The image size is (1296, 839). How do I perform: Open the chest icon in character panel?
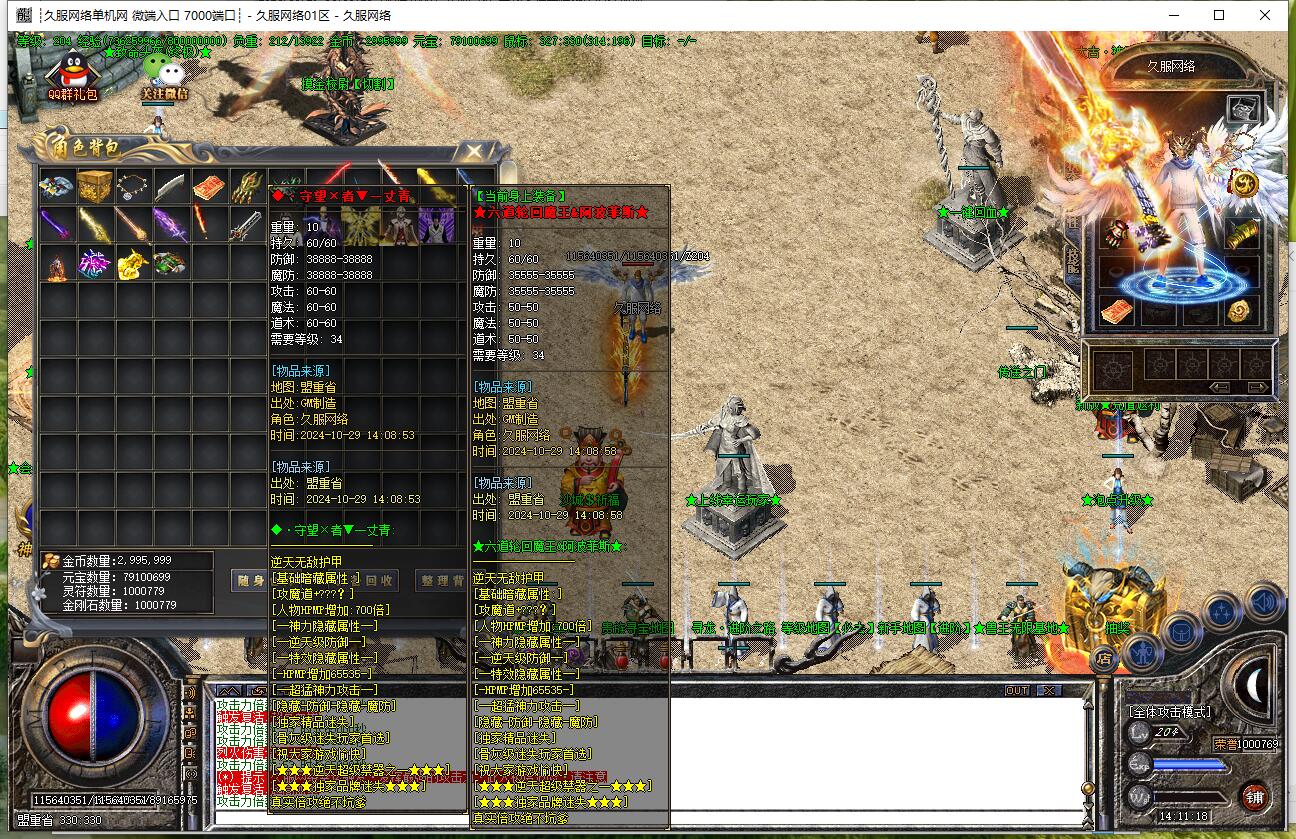[1243, 110]
